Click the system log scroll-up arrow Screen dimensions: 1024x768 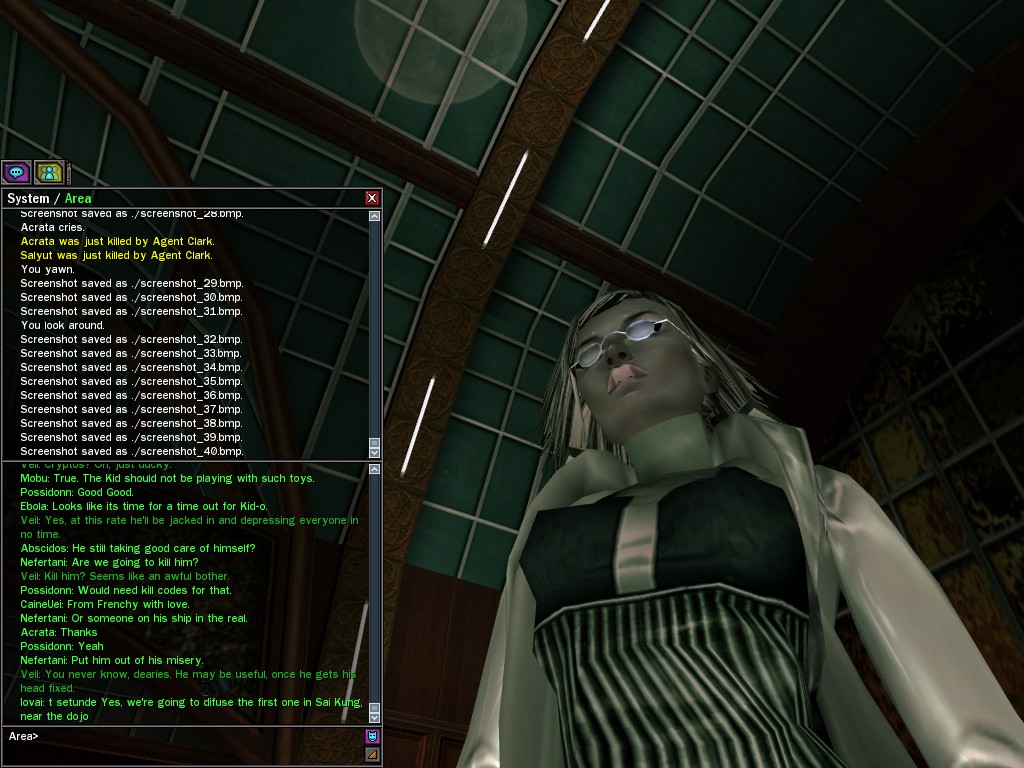point(375,216)
